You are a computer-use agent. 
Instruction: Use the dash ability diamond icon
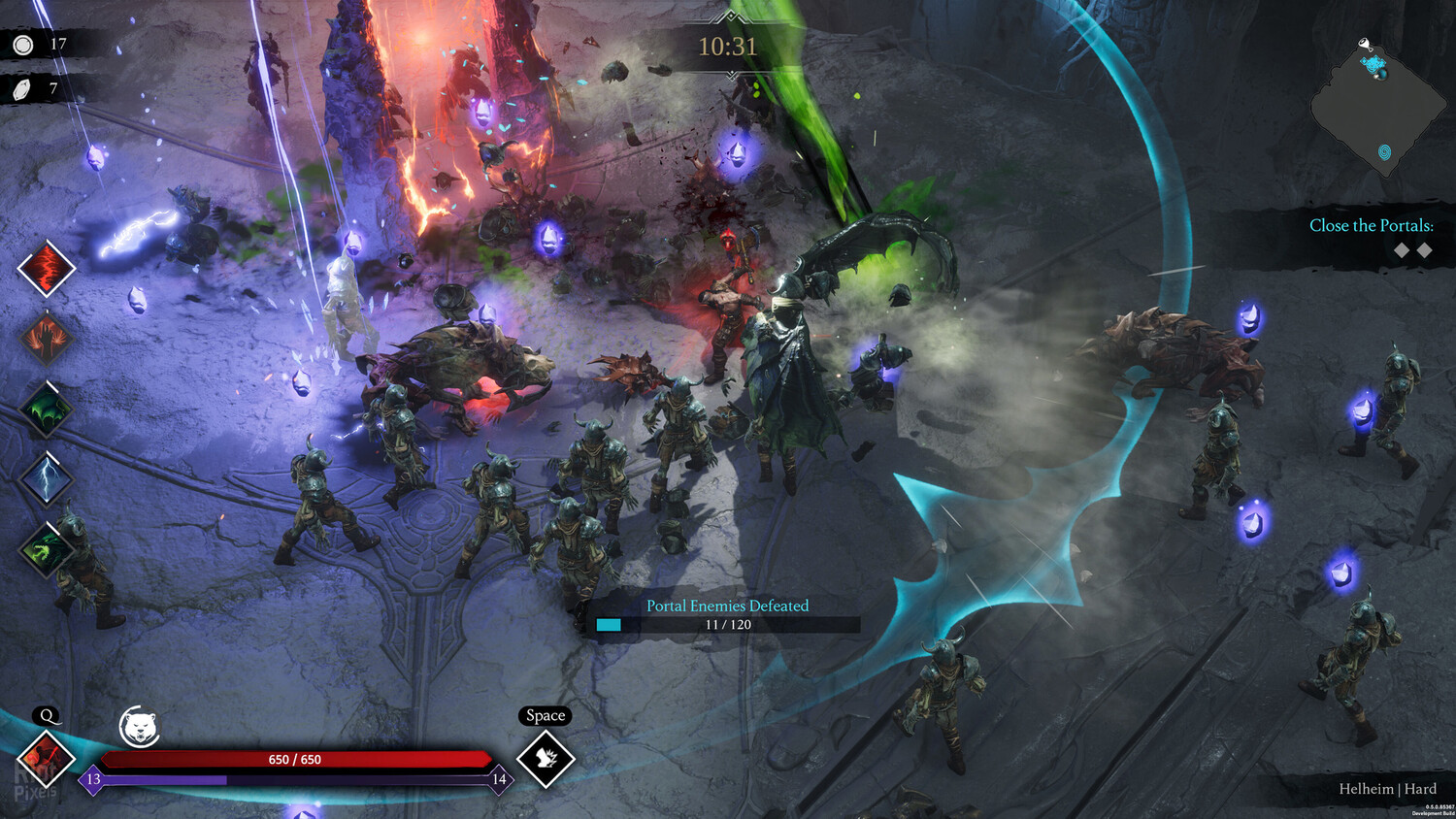tap(545, 759)
